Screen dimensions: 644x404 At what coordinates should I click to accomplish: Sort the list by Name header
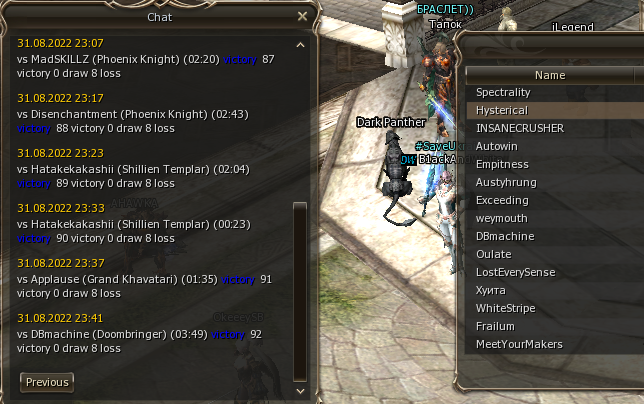[550, 75]
